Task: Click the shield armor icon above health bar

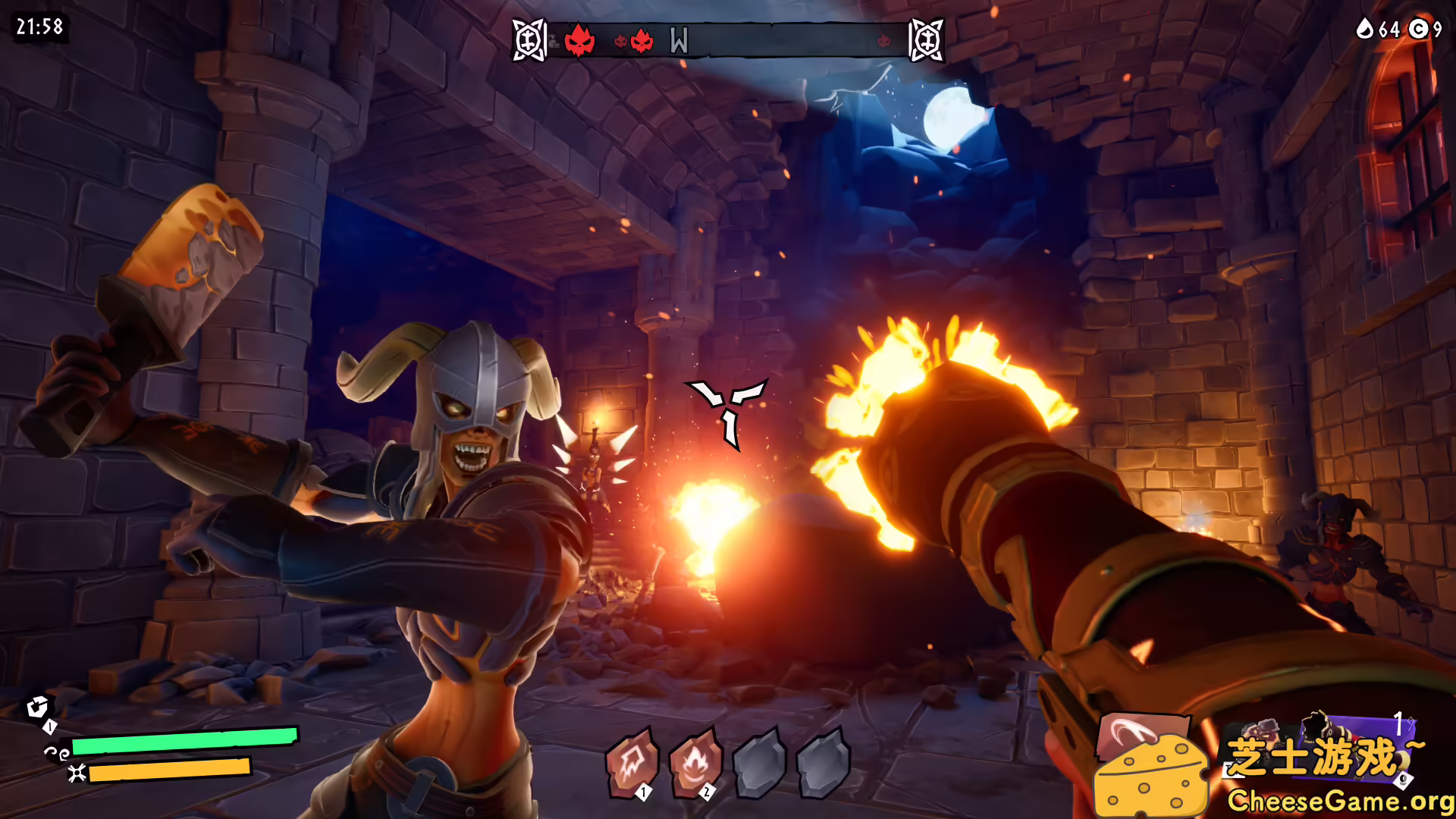Action: tap(37, 707)
